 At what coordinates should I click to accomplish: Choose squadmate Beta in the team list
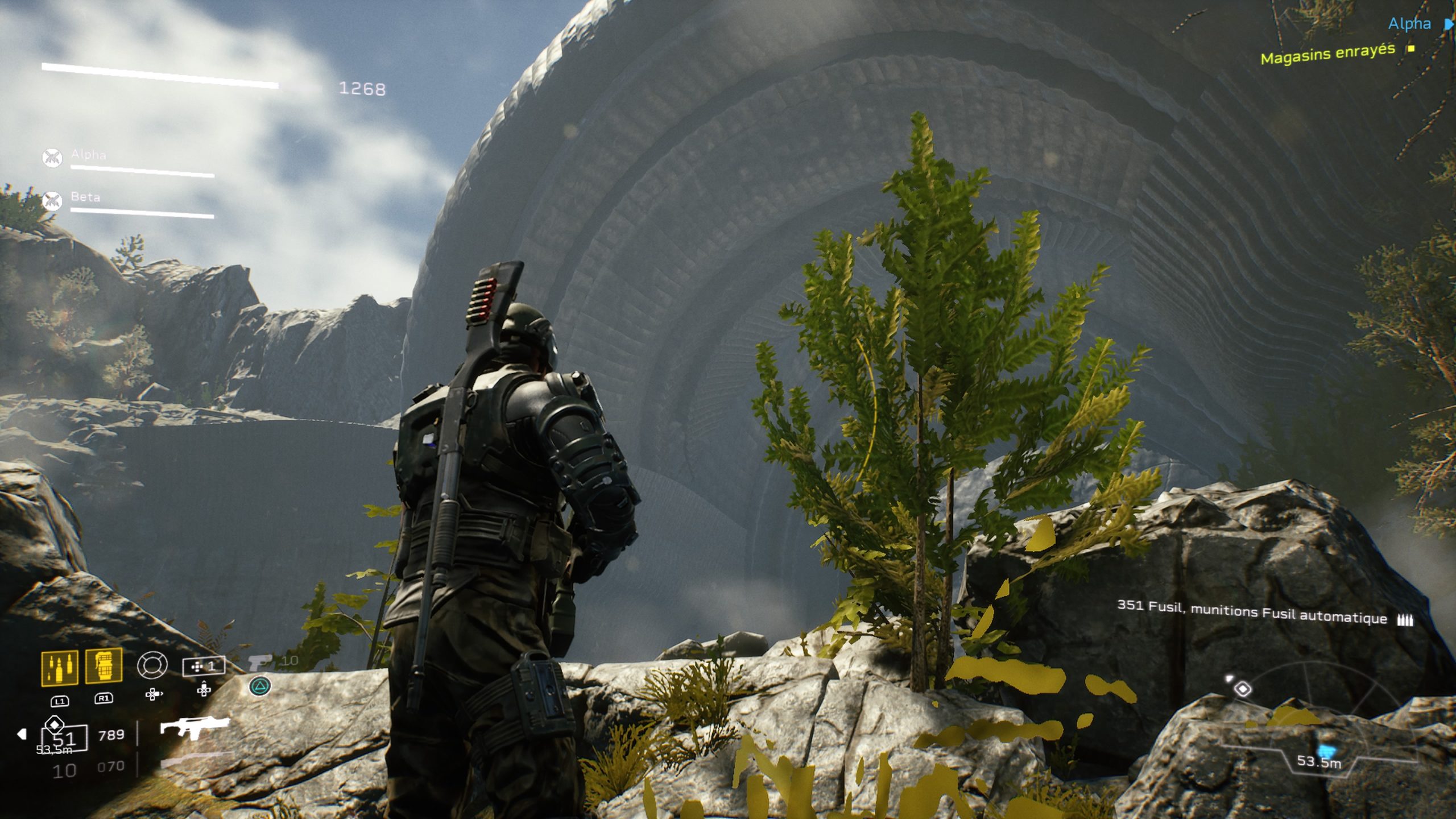(85, 197)
